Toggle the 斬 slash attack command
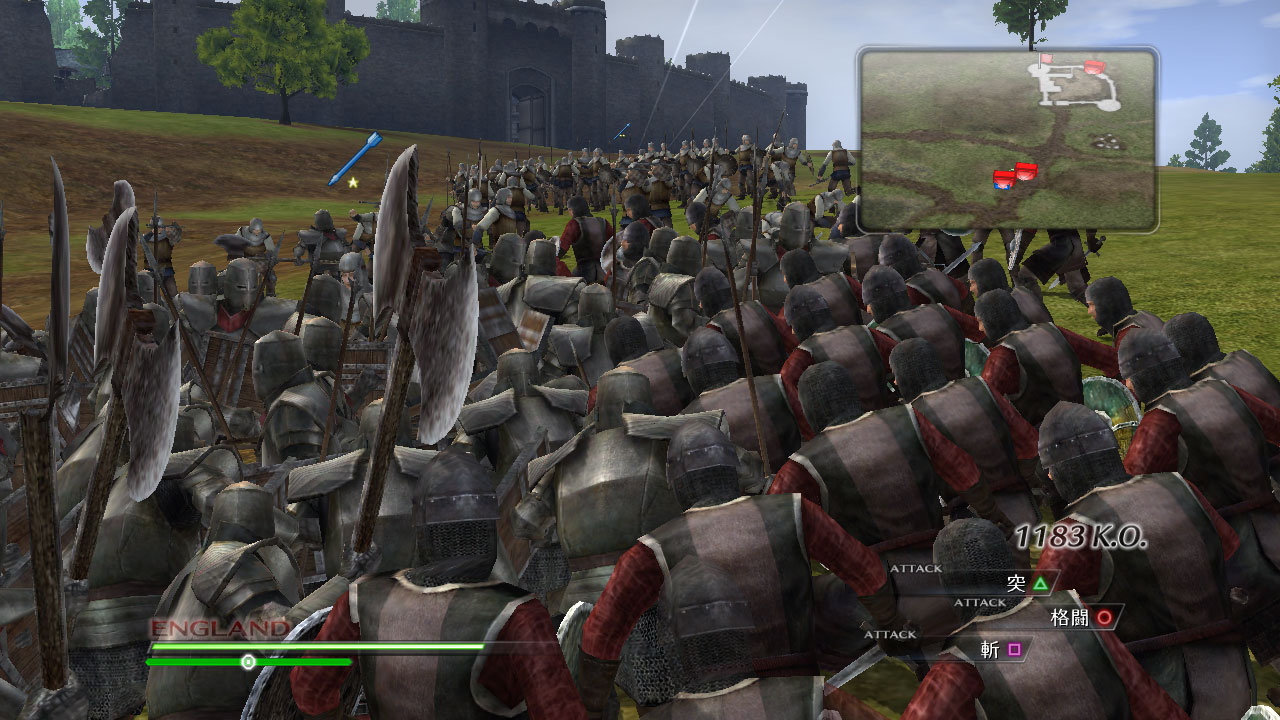Screen dimensions: 1280x720 pyautogui.click(x=989, y=648)
